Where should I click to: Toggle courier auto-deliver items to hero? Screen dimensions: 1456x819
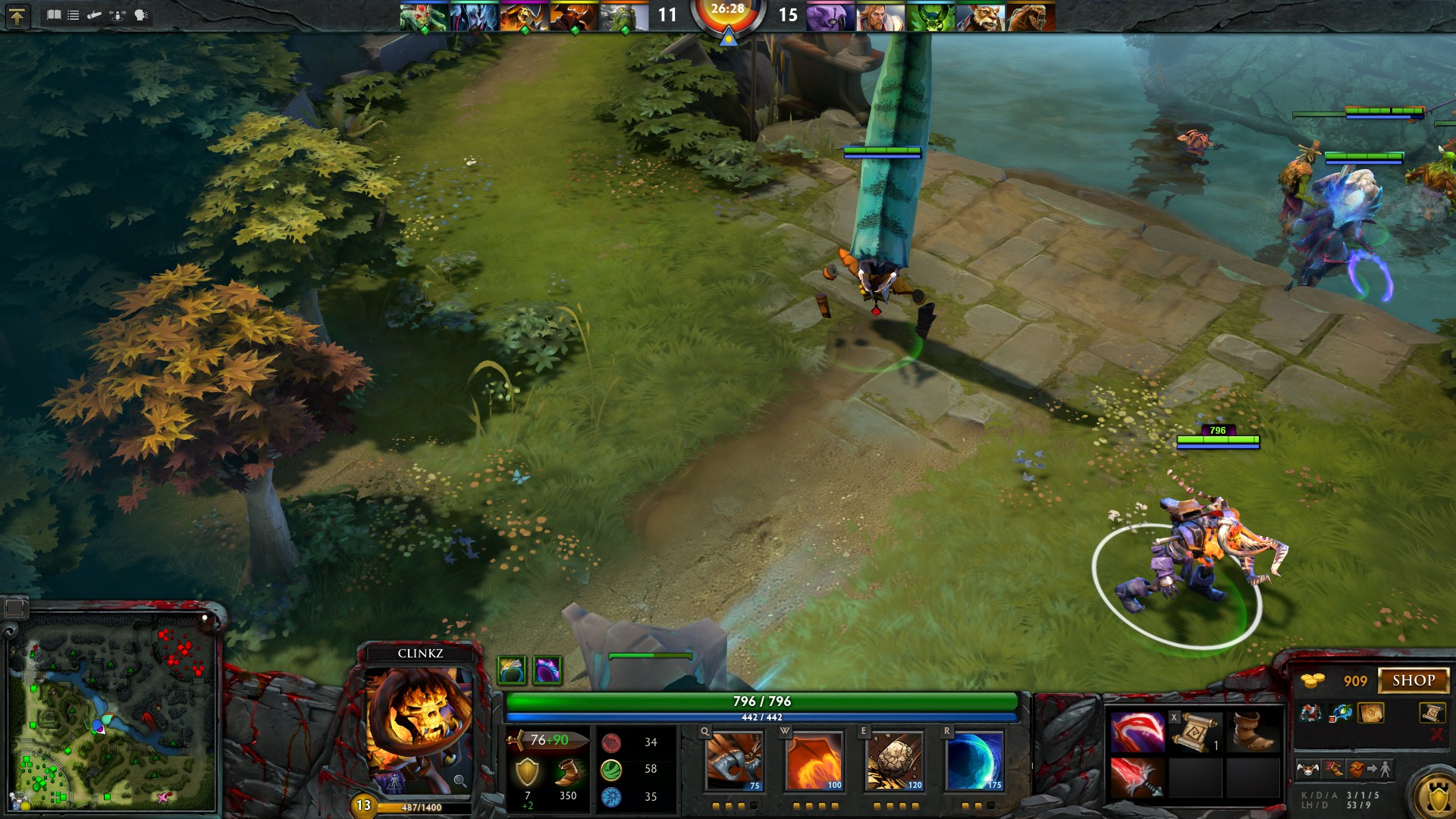(x=1368, y=769)
